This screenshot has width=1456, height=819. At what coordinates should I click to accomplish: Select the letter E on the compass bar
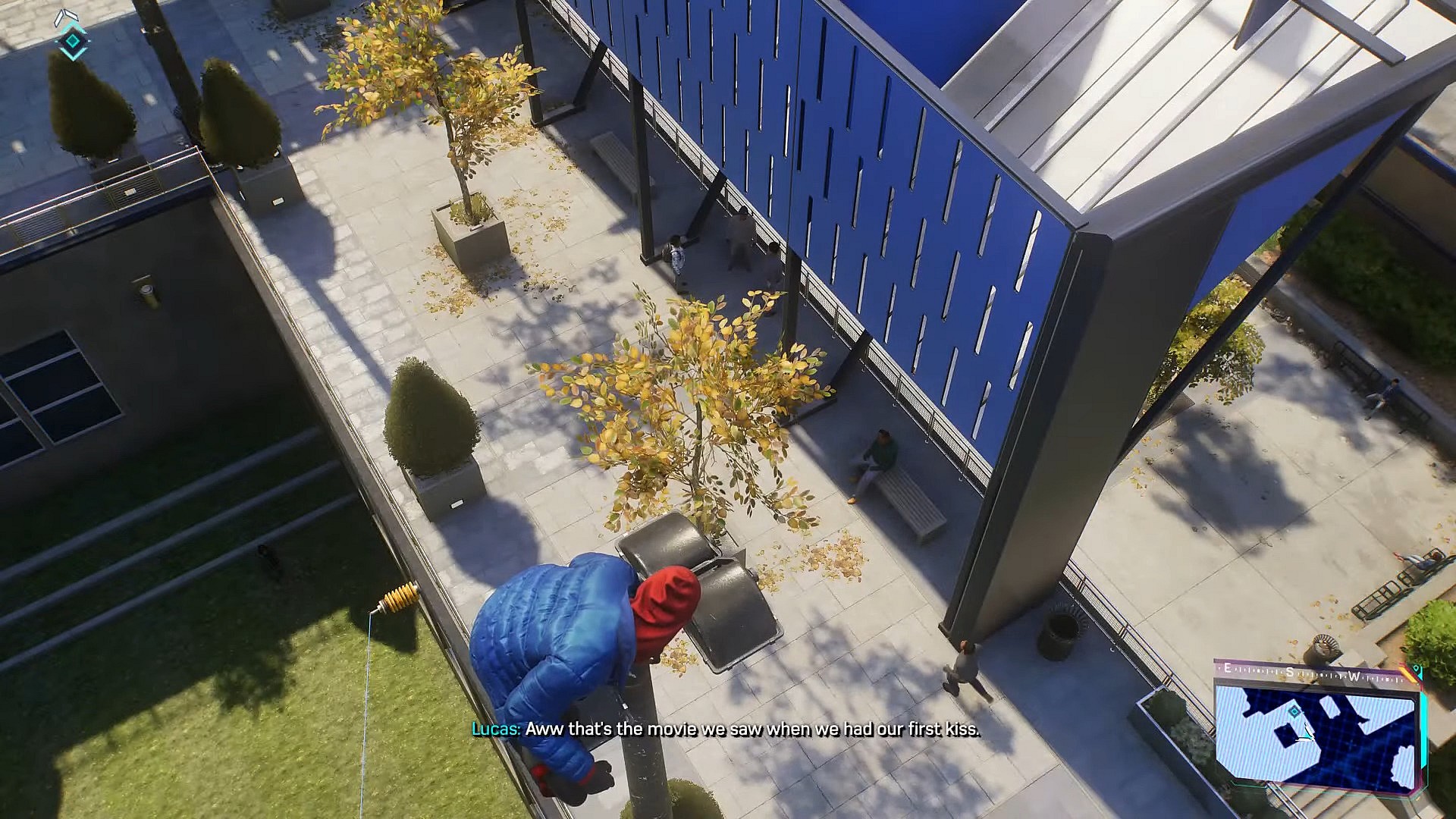point(1227,668)
